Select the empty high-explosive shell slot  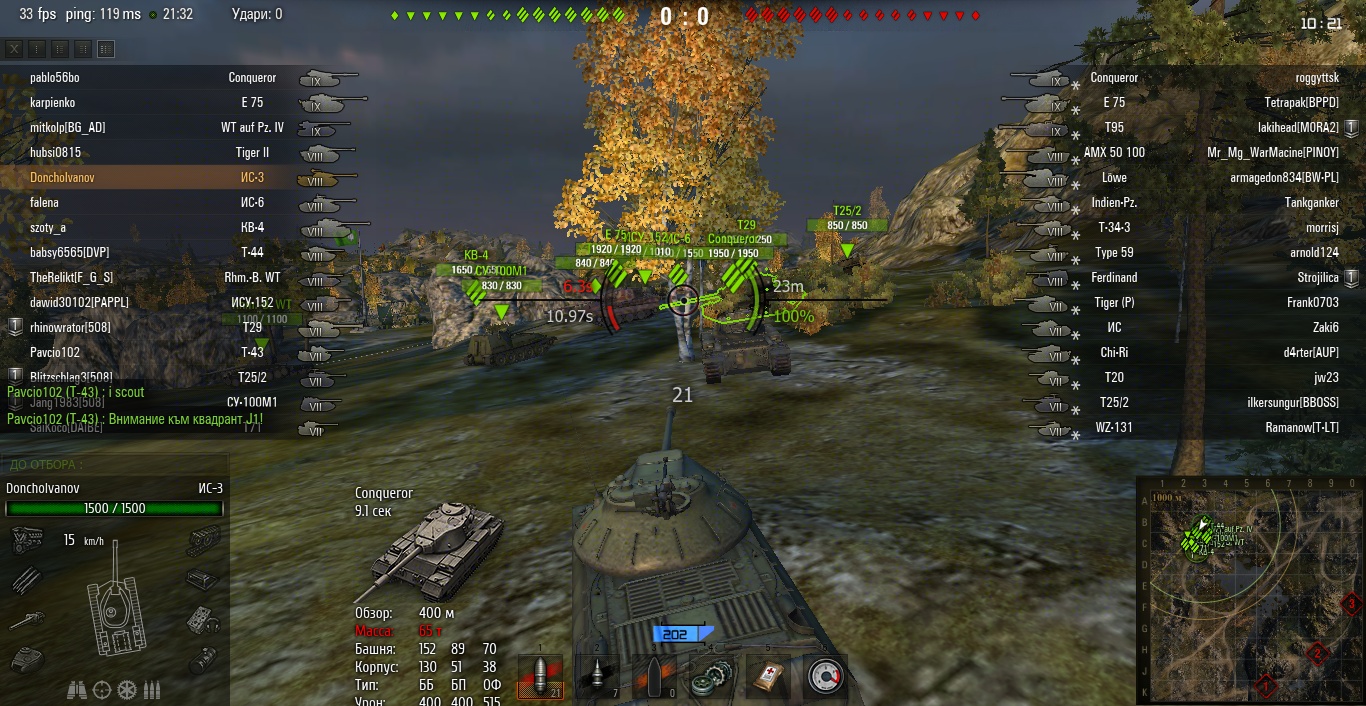(655, 677)
